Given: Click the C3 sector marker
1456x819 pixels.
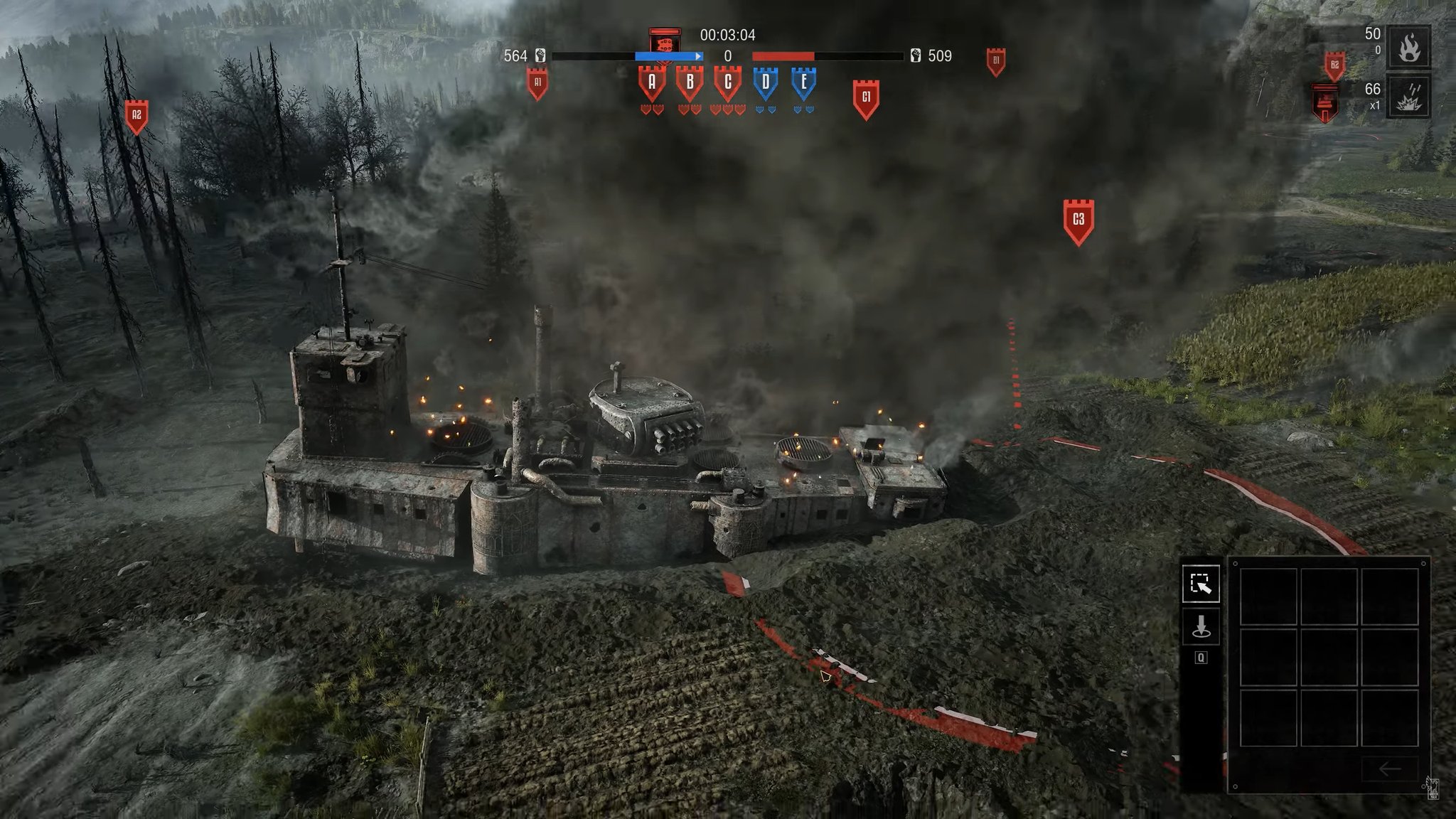Looking at the screenshot, I should [x=1078, y=220].
